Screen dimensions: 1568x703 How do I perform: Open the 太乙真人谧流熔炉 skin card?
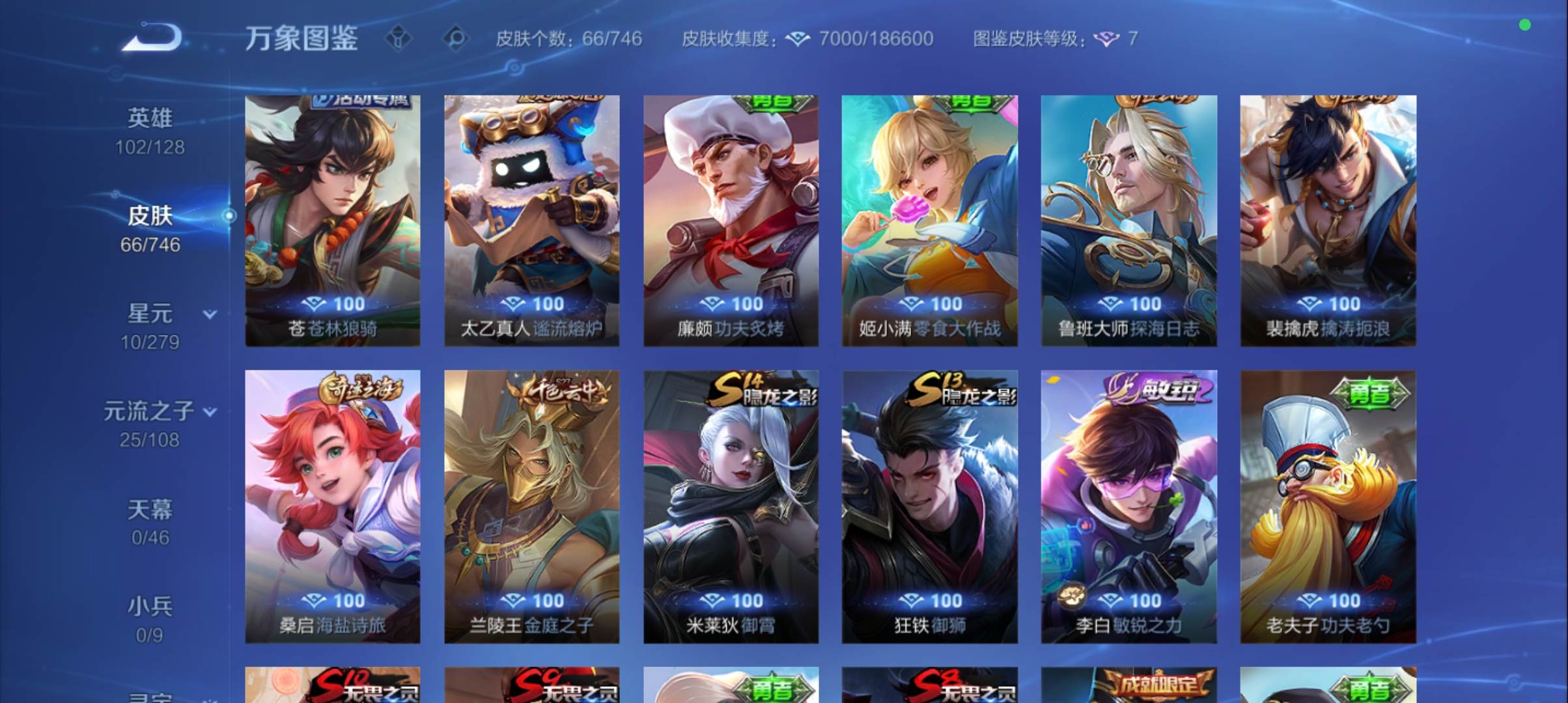click(x=531, y=218)
